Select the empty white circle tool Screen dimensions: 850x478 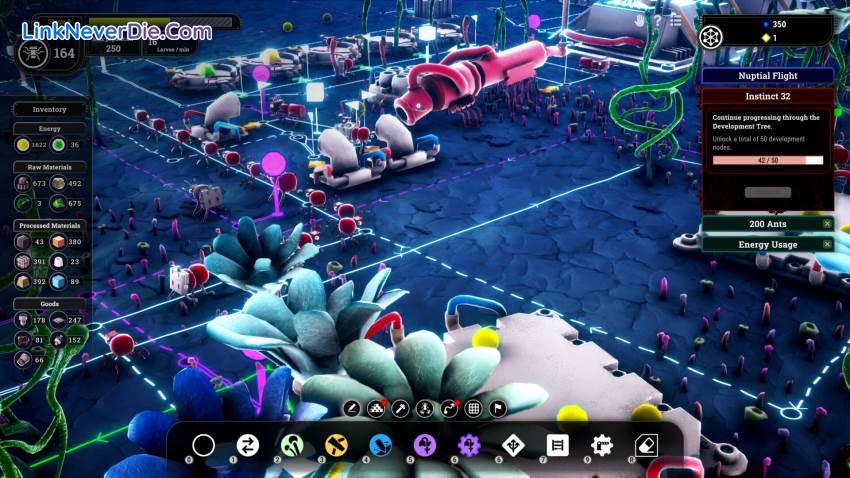(x=203, y=446)
